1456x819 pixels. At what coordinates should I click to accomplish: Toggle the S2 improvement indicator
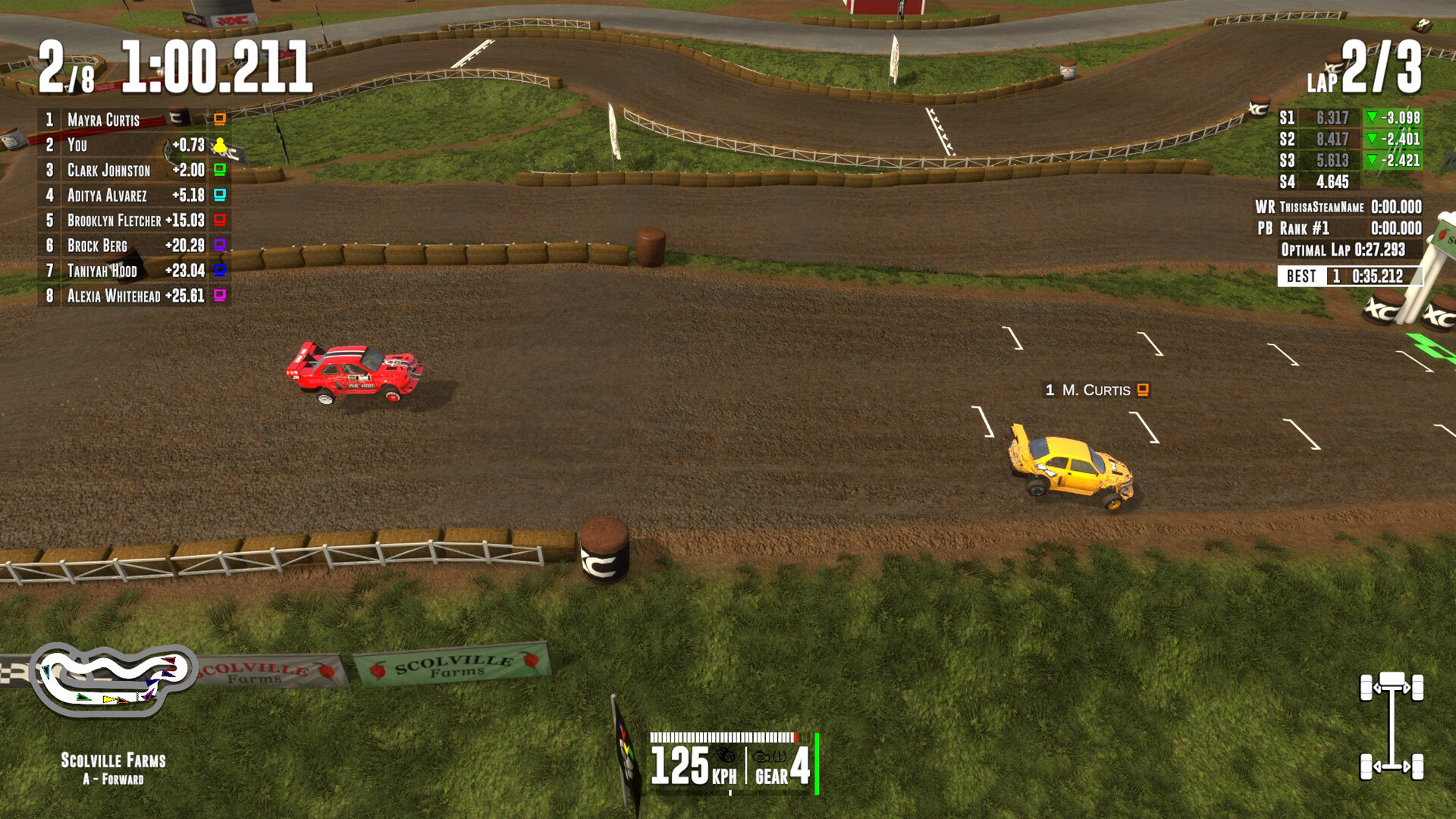click(1372, 140)
